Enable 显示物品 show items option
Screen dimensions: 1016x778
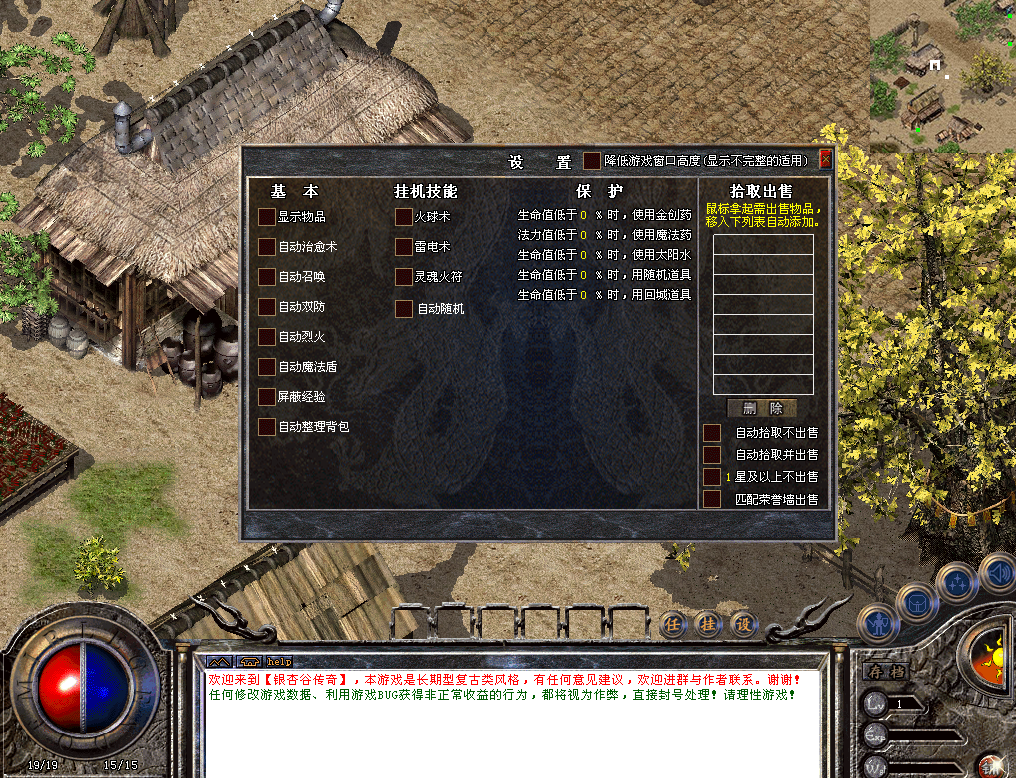point(266,216)
